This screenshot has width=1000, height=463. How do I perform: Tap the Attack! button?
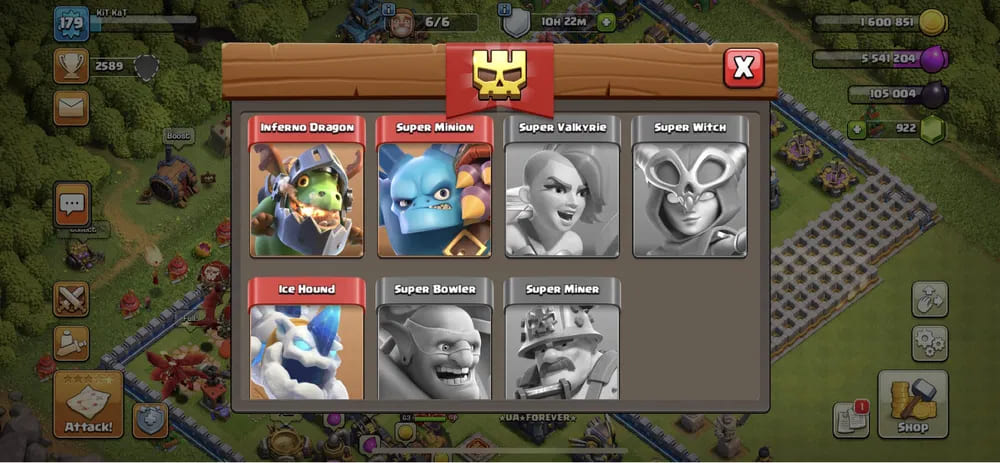click(x=88, y=405)
